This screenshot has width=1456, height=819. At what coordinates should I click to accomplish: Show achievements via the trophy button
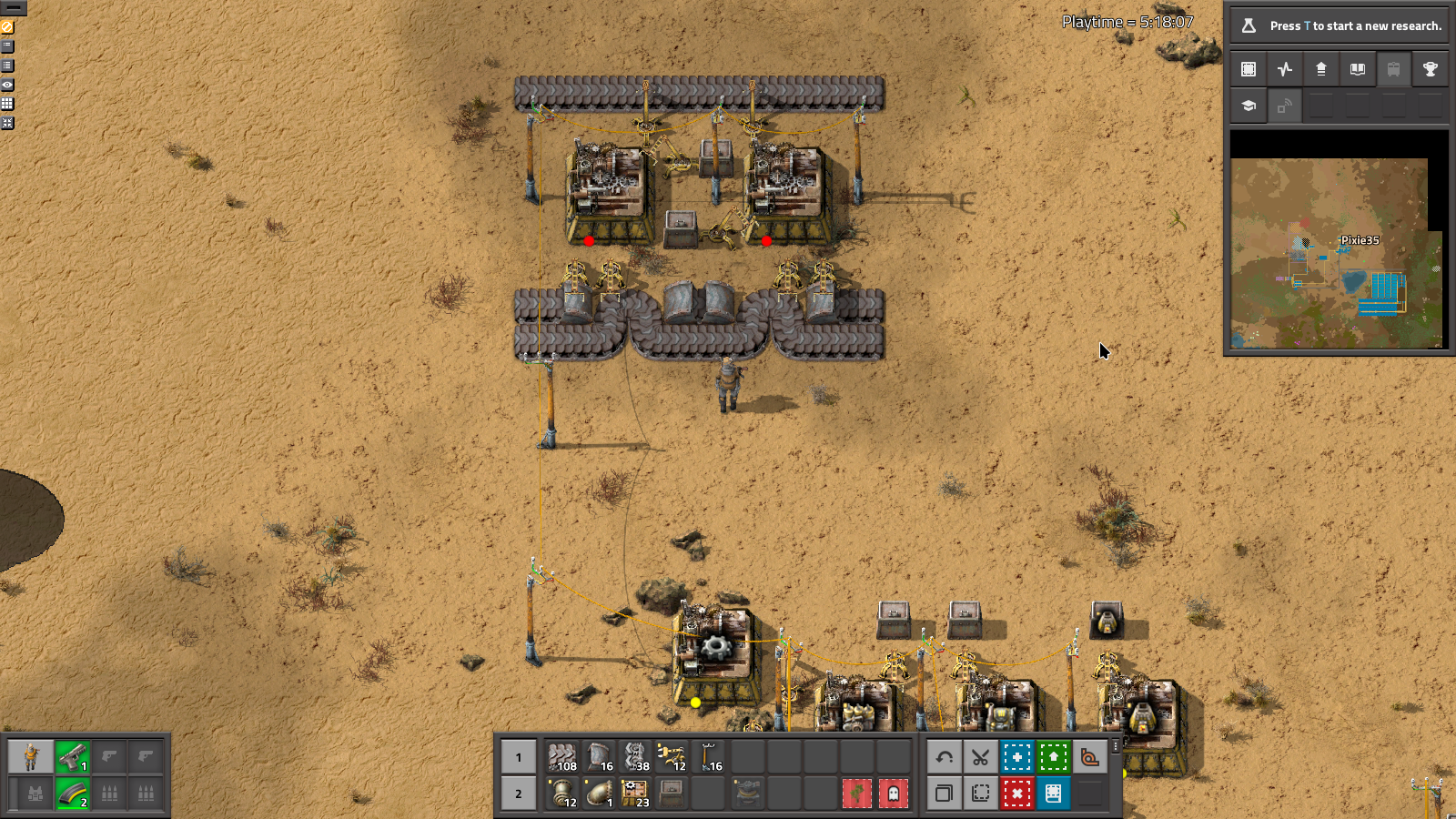(x=1430, y=69)
